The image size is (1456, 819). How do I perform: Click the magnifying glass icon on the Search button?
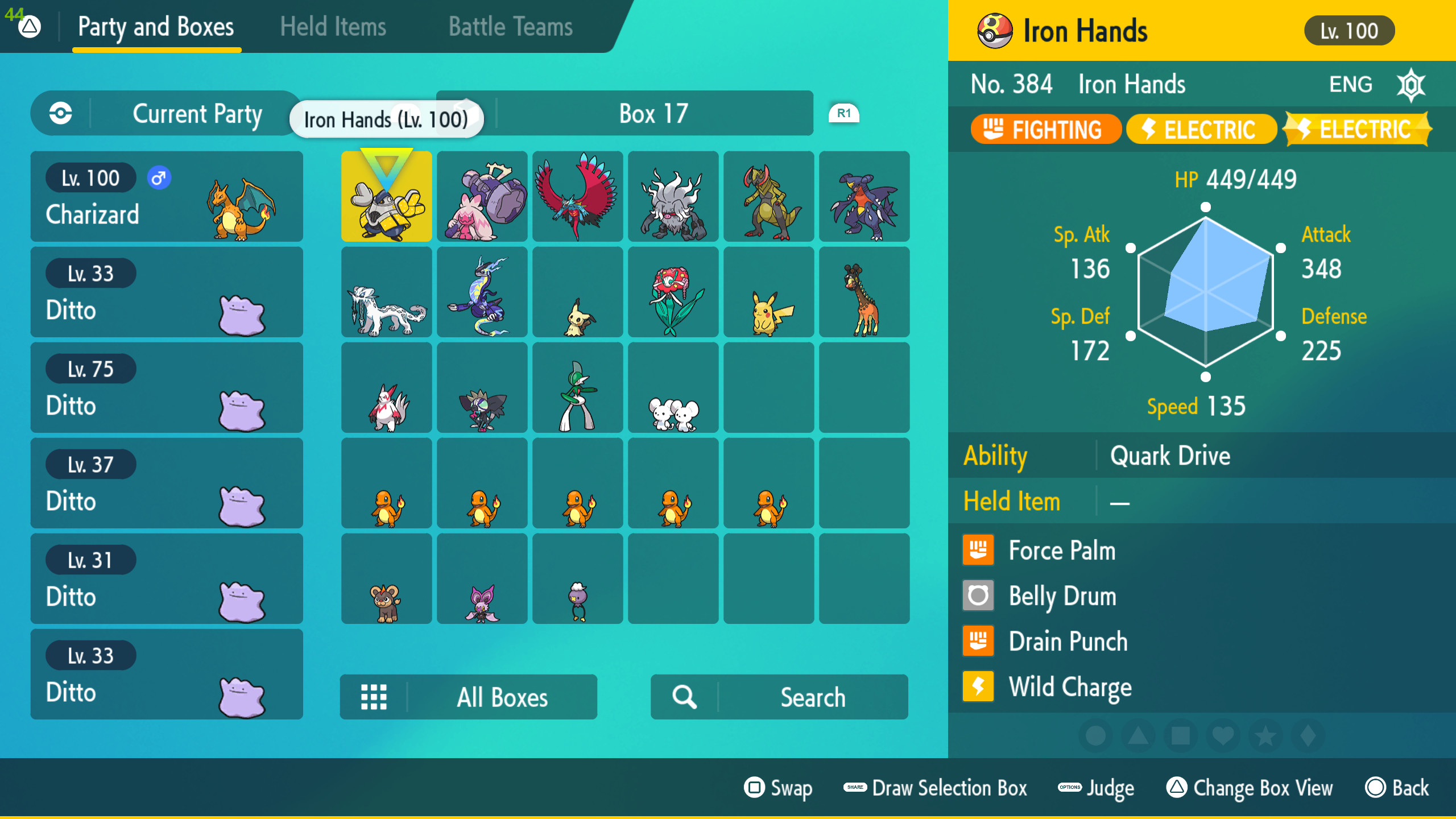(x=682, y=697)
